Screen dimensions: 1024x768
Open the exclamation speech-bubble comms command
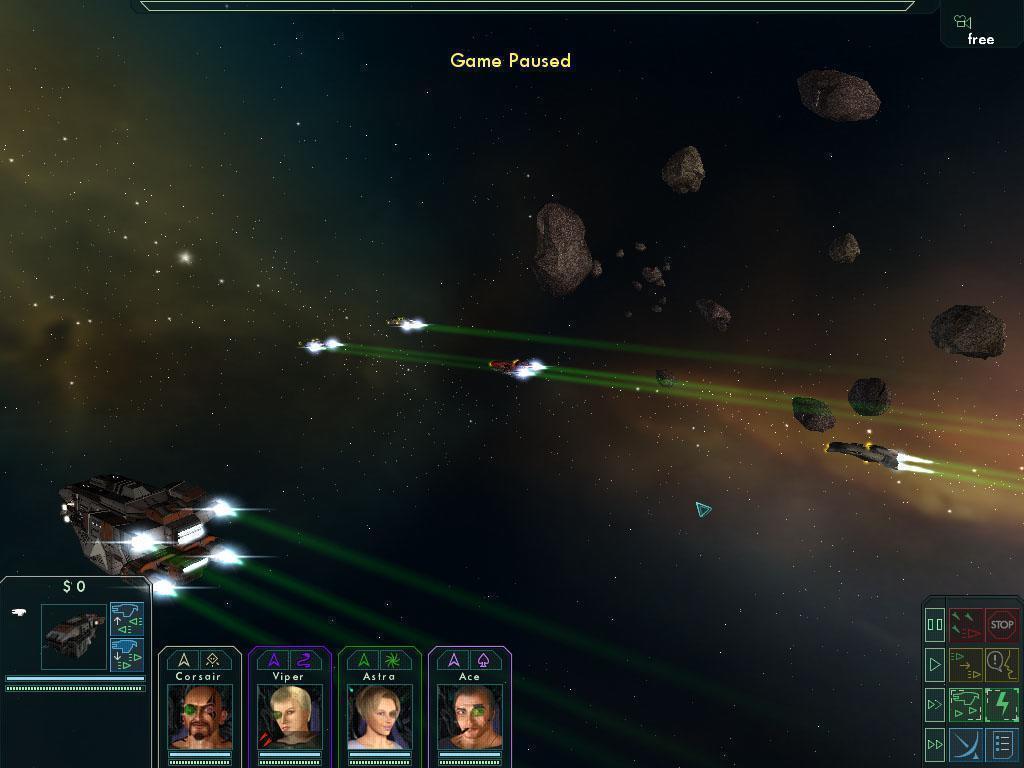(1001, 664)
